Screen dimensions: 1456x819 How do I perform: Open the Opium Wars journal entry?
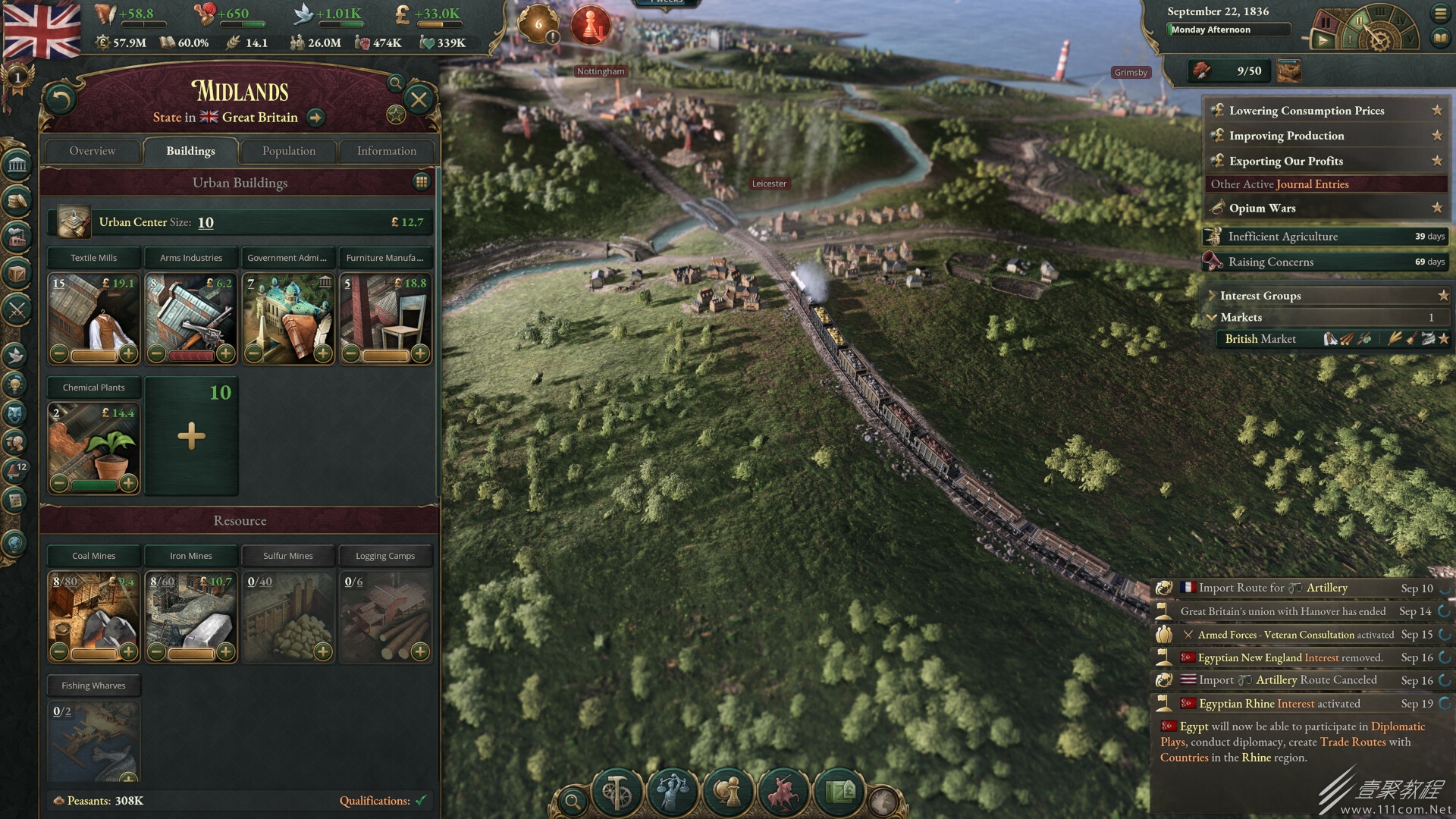pos(1262,208)
